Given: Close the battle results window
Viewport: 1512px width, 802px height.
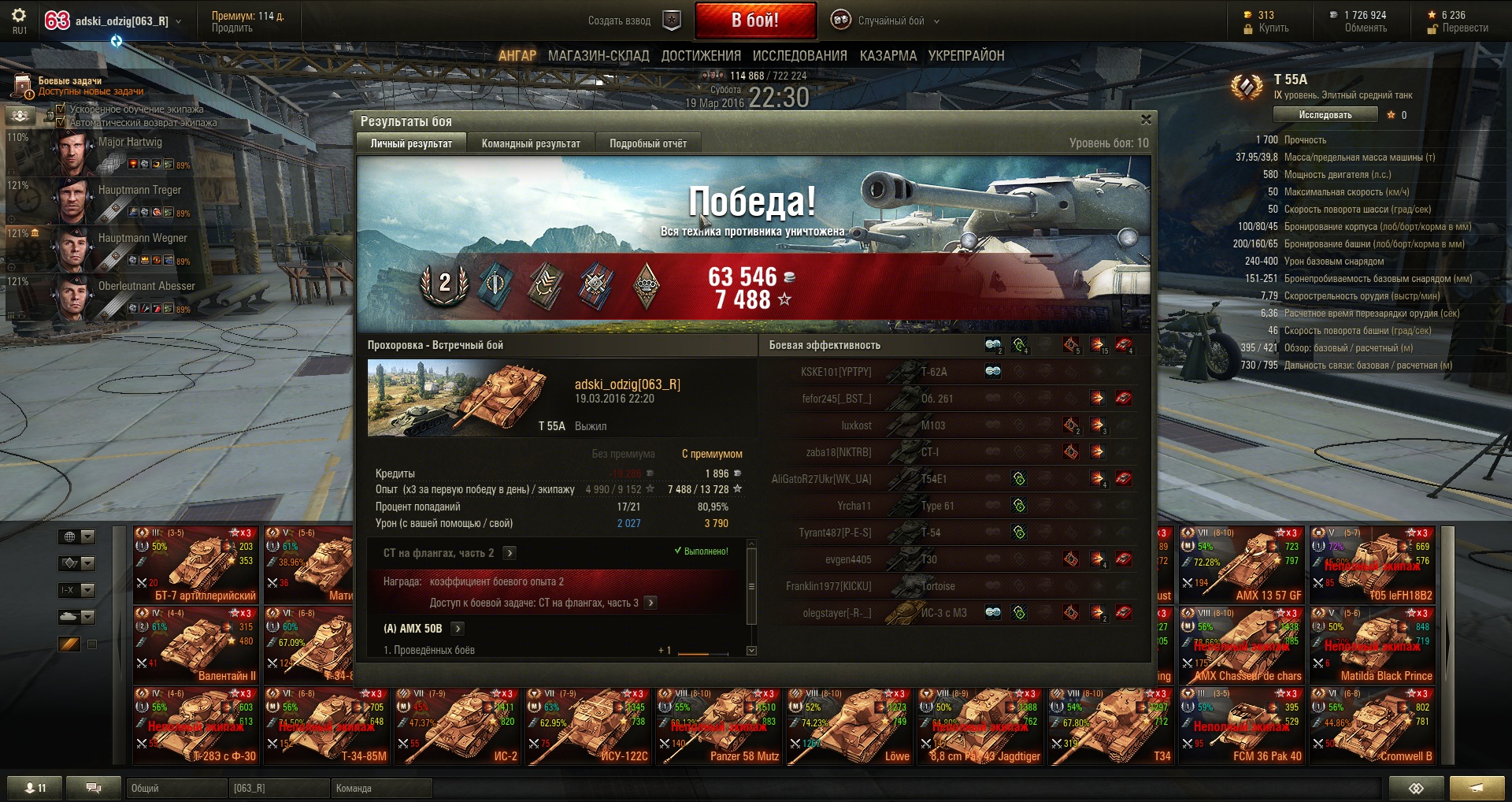Looking at the screenshot, I should tap(1146, 120).
